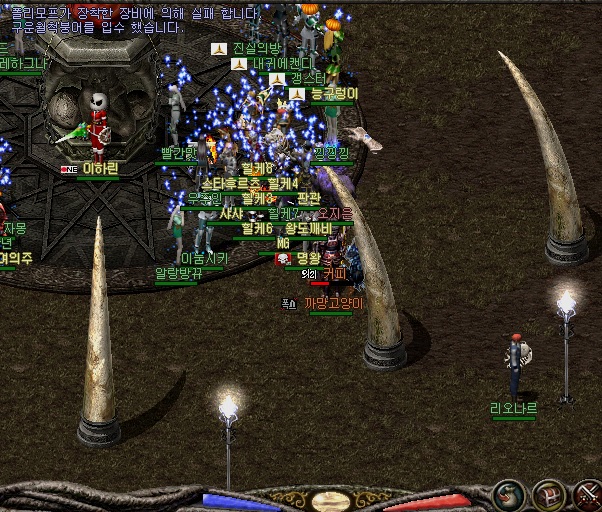The width and height of the screenshot is (602, 512).
Task: Select the green swirl round button
Action: pyautogui.click(x=508, y=496)
